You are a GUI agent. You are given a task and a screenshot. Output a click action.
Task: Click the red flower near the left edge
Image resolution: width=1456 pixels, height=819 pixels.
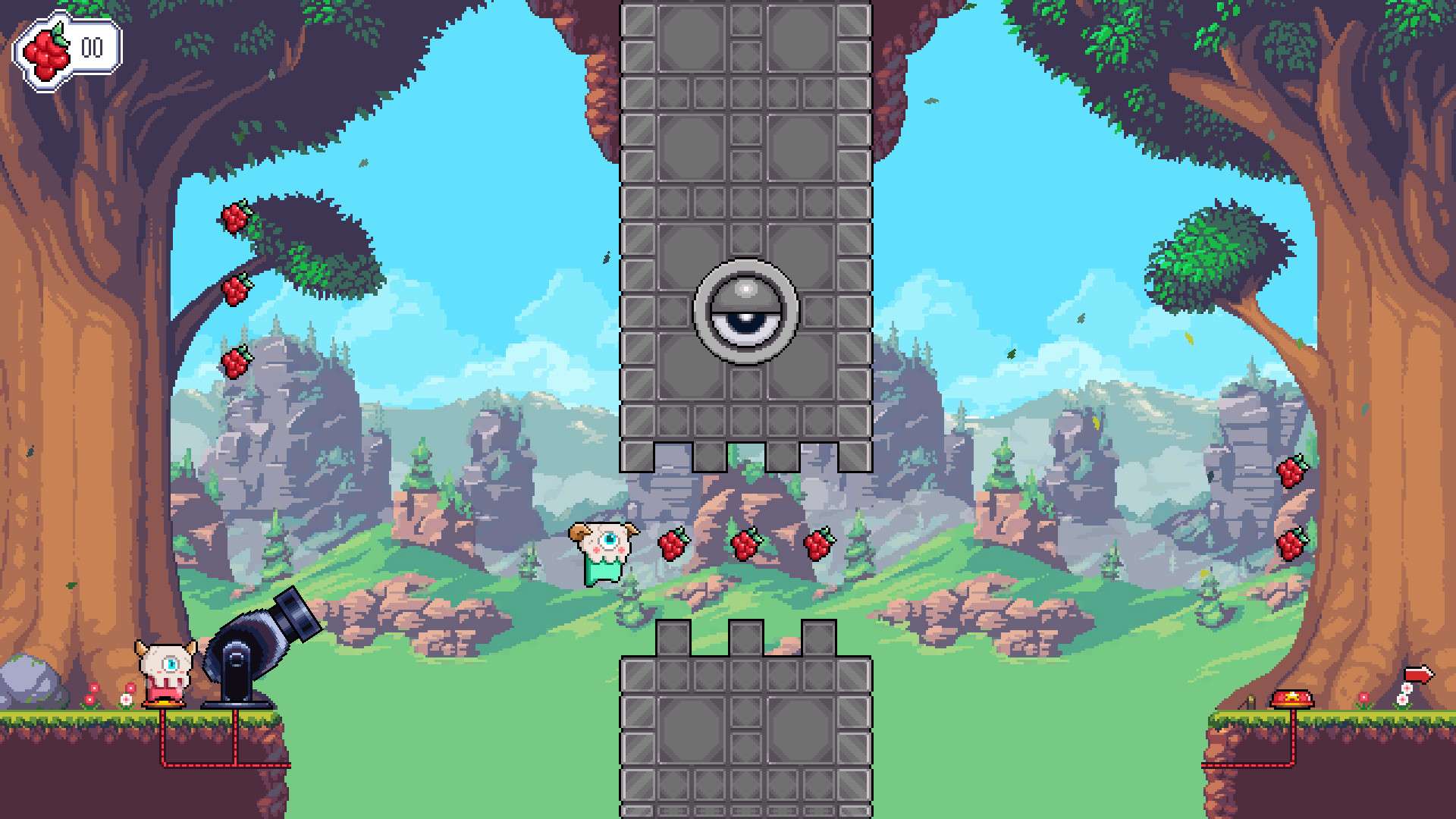coord(89,698)
